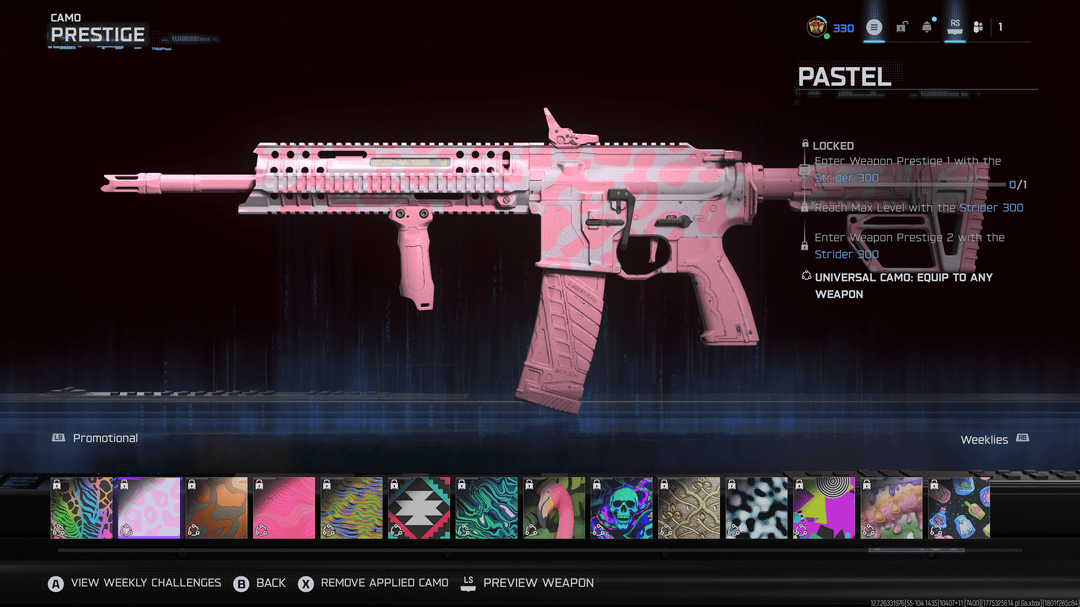Pick the potion bottles camo
The height and width of the screenshot is (607, 1080).
pos(958,508)
